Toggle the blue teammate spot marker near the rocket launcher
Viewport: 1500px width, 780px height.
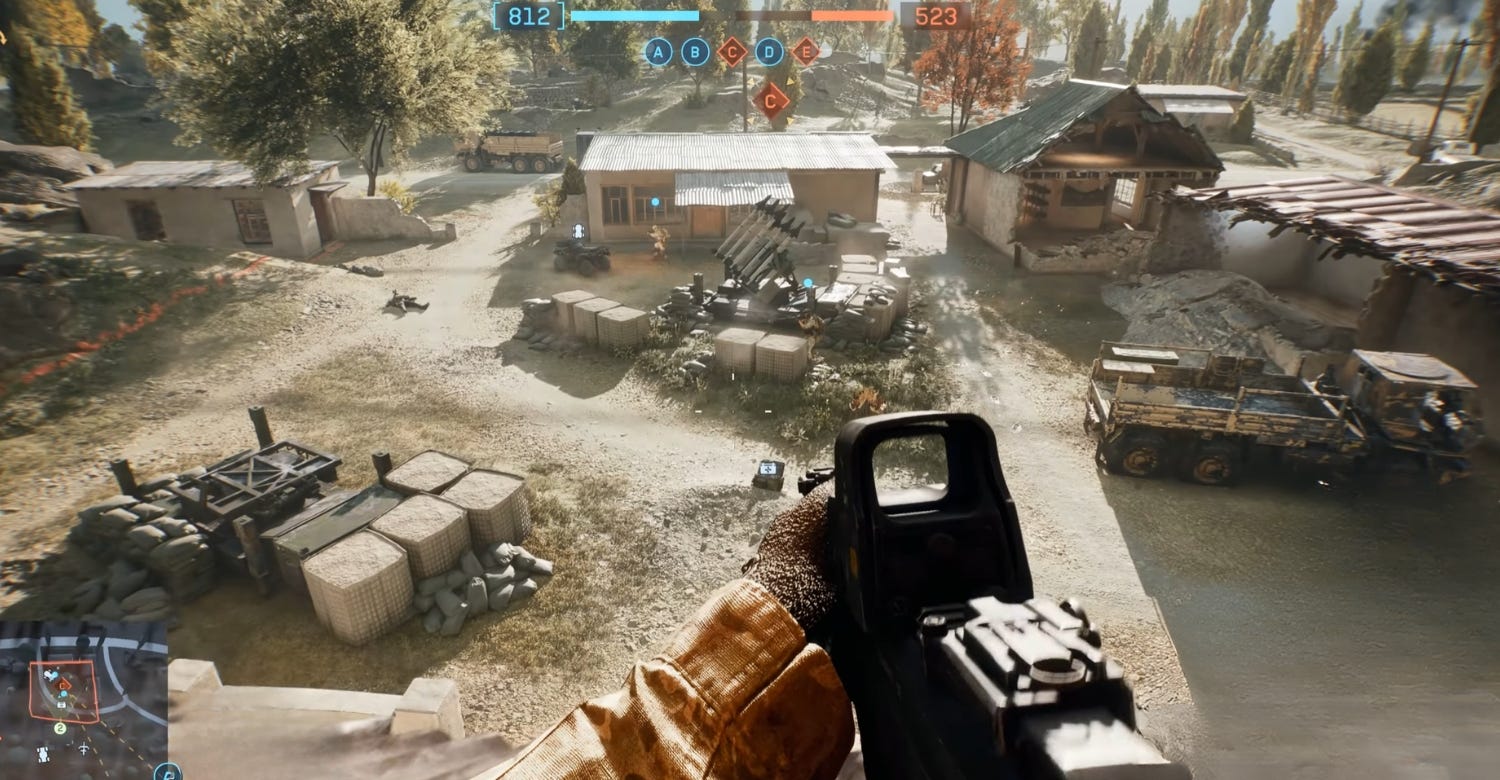[808, 281]
